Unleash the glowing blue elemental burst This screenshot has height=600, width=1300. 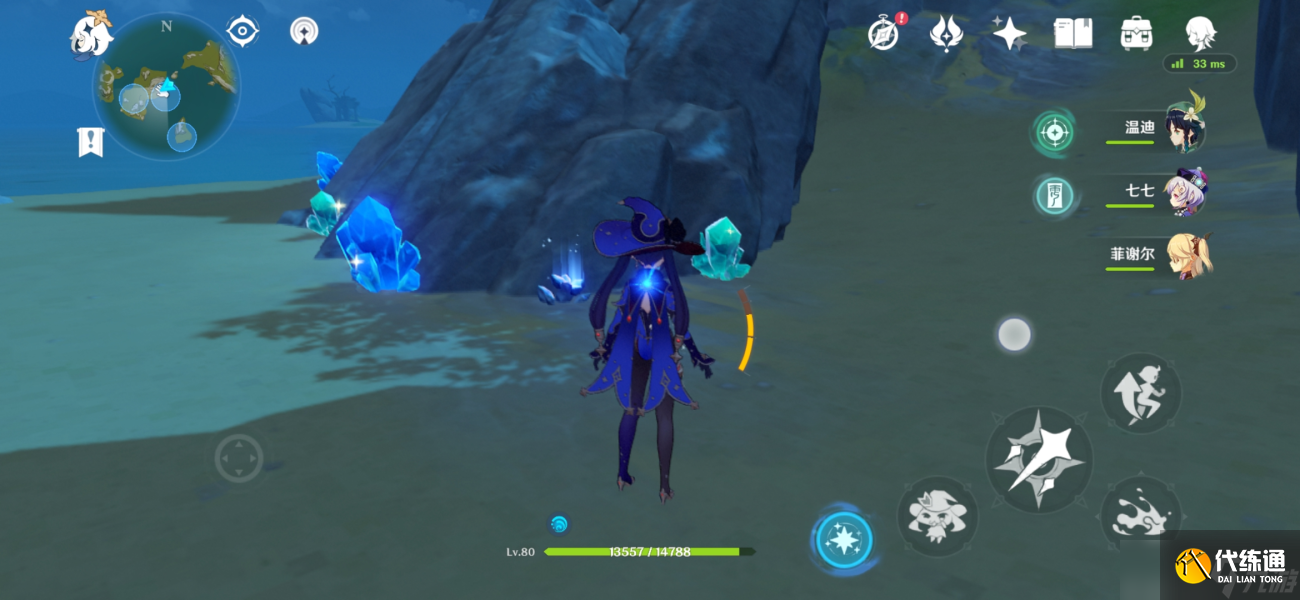[844, 541]
